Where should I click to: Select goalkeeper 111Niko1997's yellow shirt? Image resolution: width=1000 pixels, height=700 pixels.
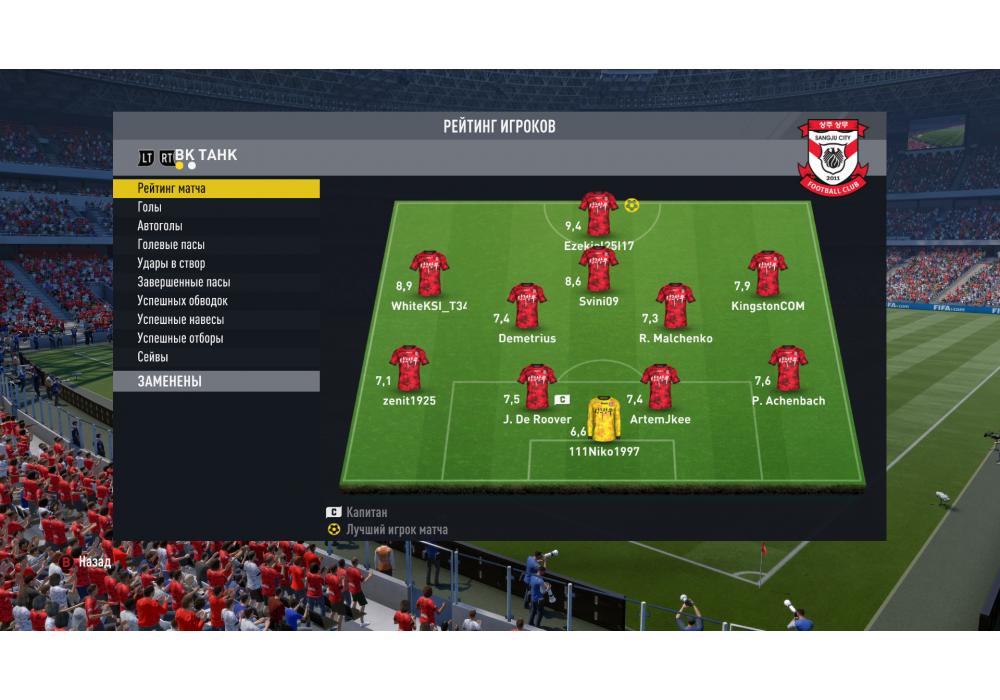pyautogui.click(x=603, y=420)
